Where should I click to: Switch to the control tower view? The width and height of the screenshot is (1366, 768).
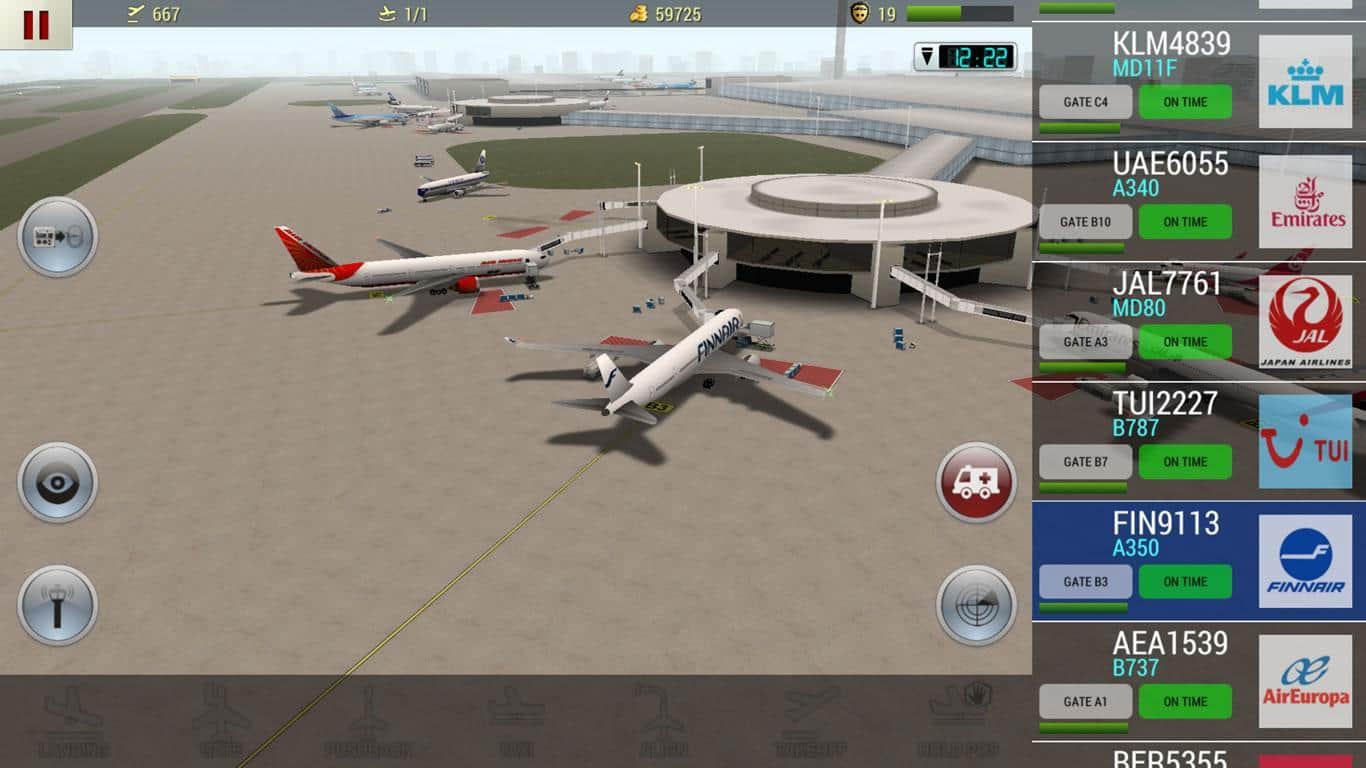[57, 605]
